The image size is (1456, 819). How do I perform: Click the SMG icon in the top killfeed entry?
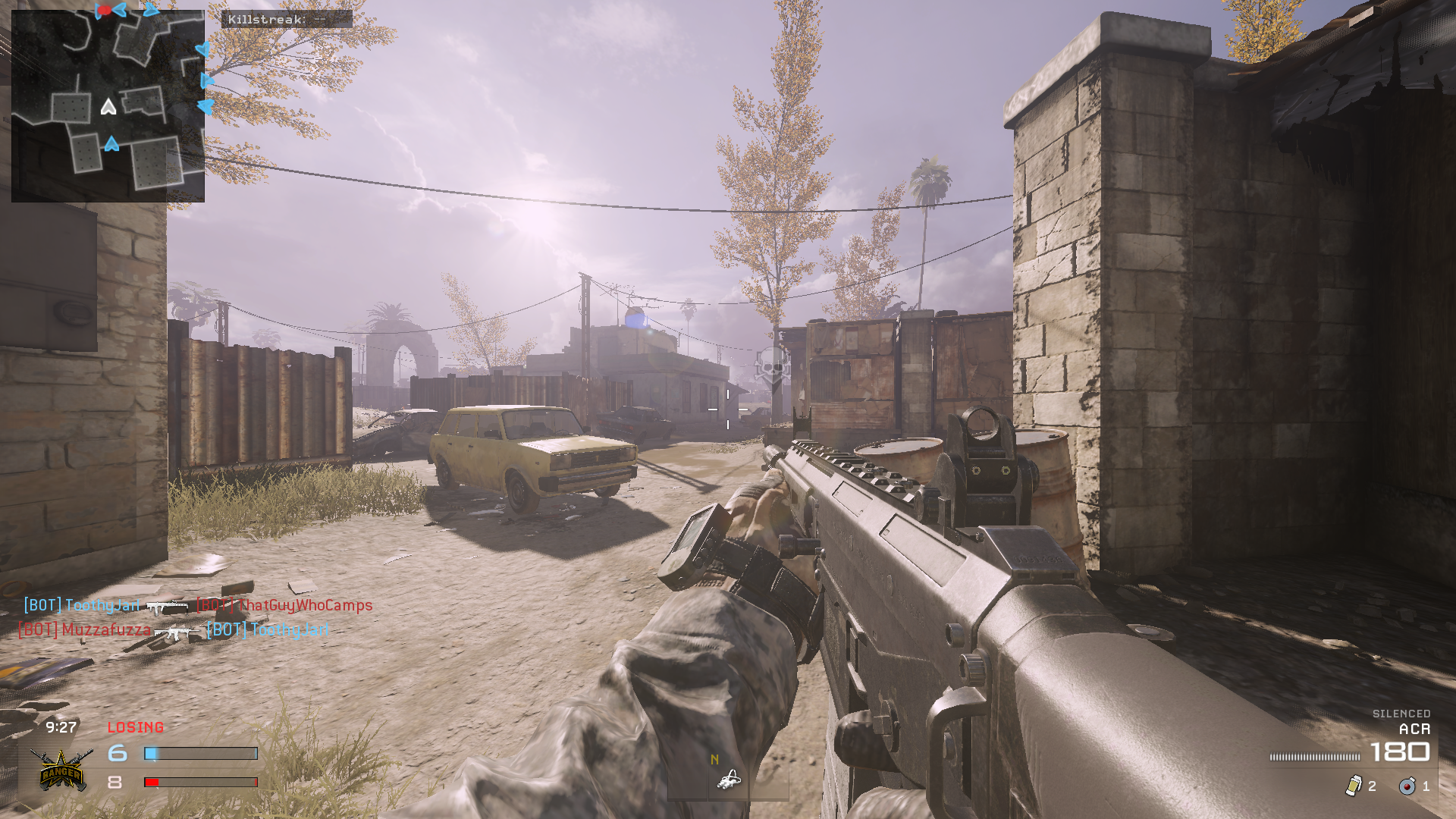[168, 607]
